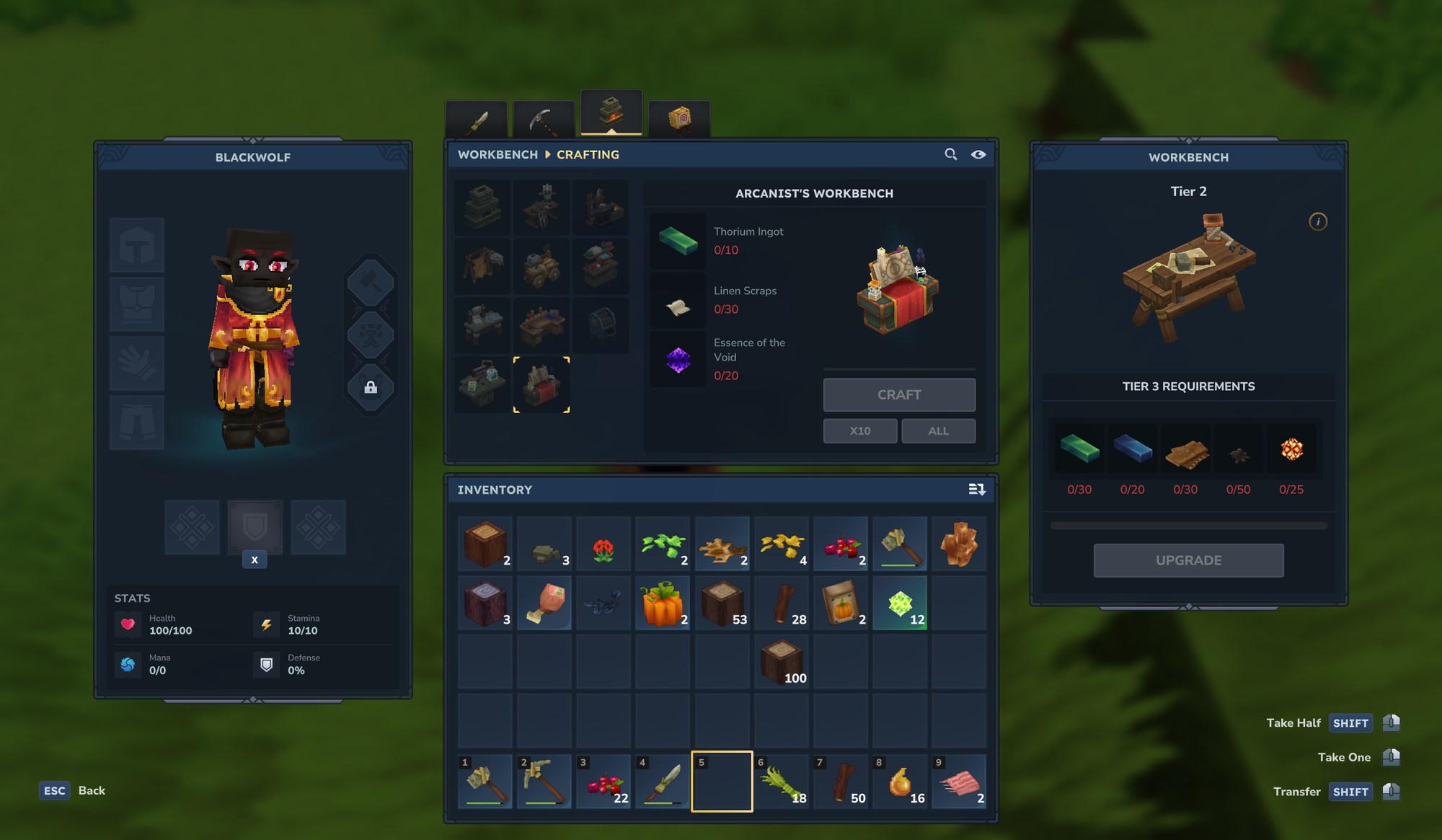Pick the glowing green gem stack
The image size is (1442, 840).
(900, 603)
